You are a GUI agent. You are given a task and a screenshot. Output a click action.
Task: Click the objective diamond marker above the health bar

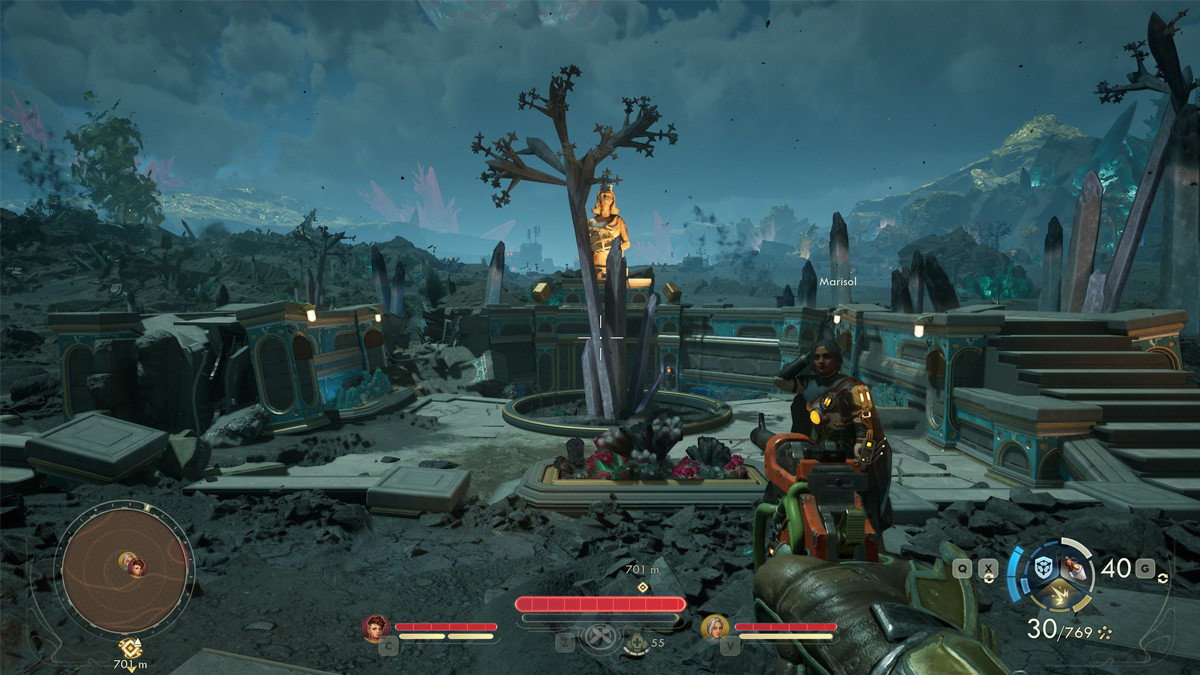click(642, 586)
